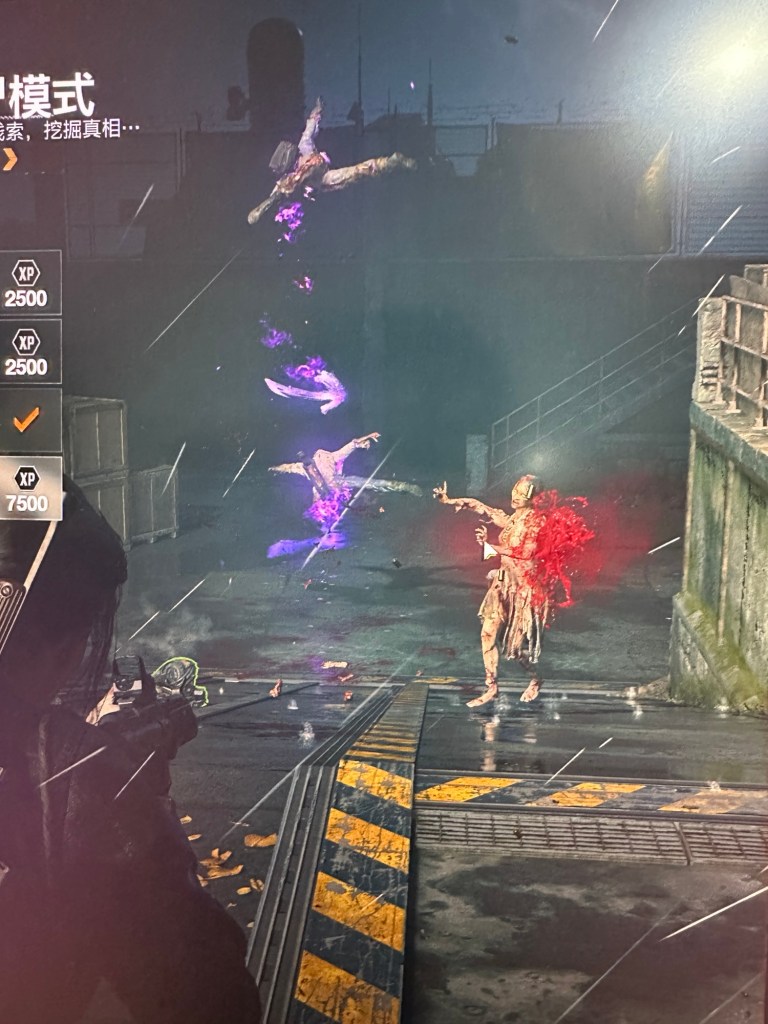The height and width of the screenshot is (1024, 768).
Task: Click the orange chevron arrow under the mode title
Action: point(10,159)
